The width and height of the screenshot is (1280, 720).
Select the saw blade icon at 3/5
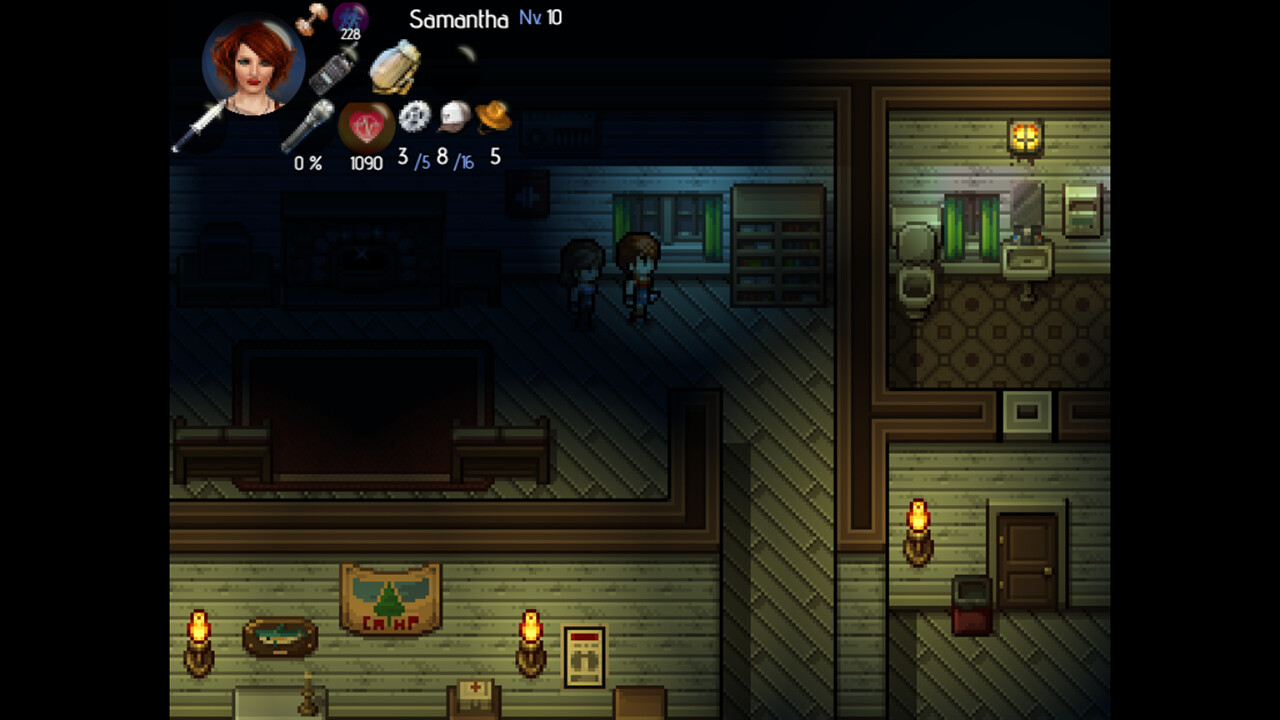(414, 116)
